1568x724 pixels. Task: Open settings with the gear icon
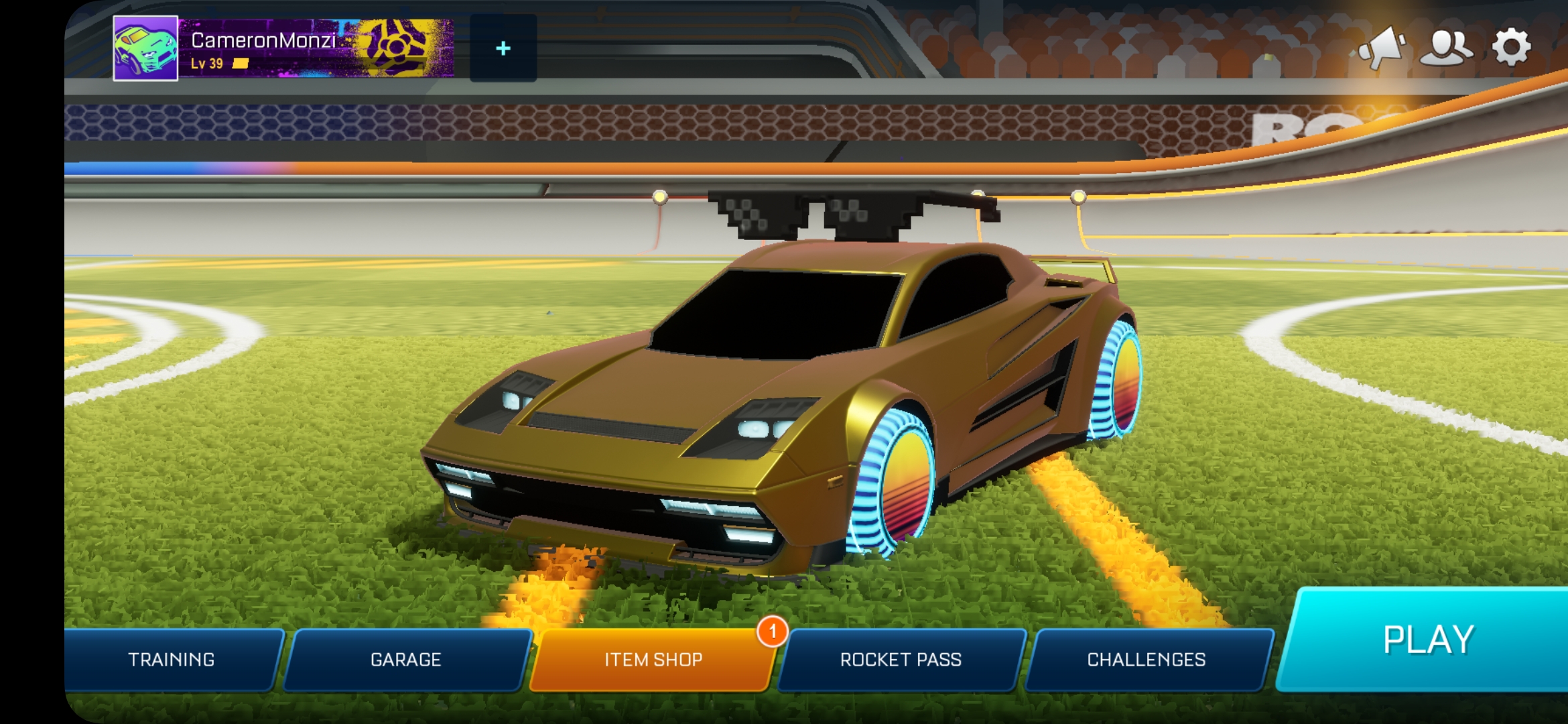[x=1511, y=47]
